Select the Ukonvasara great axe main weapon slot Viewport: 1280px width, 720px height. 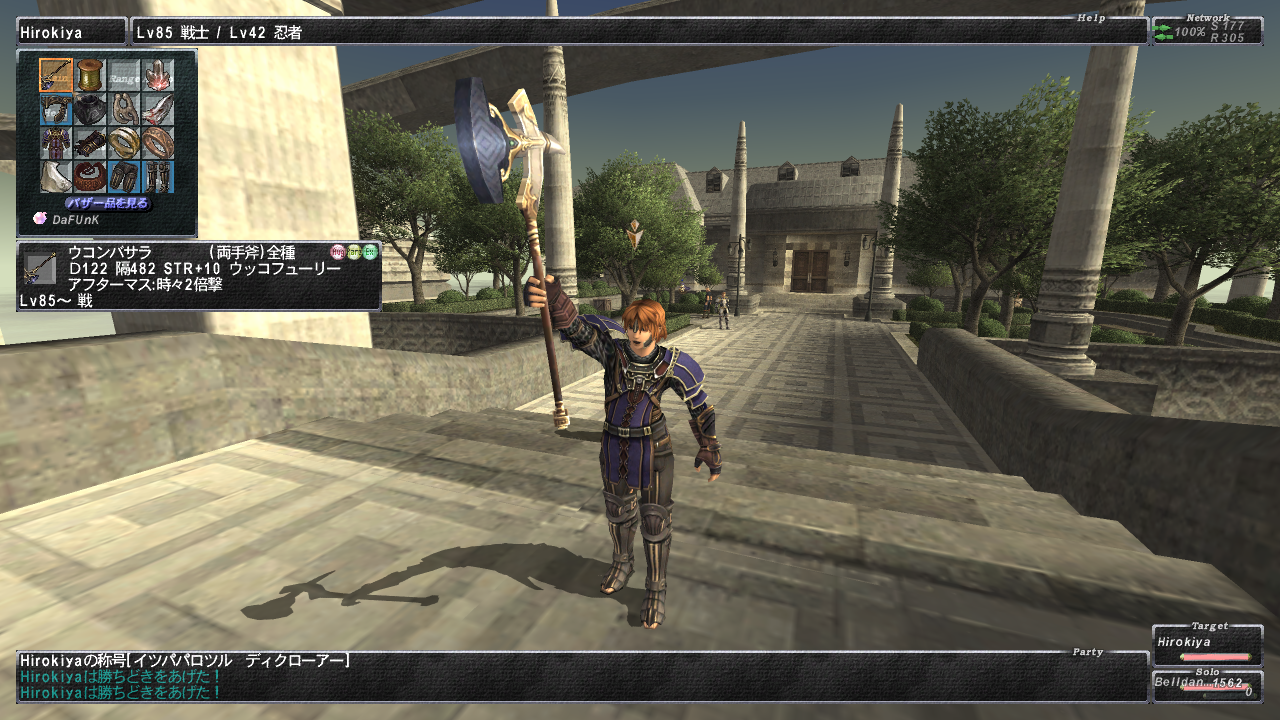coord(56,75)
